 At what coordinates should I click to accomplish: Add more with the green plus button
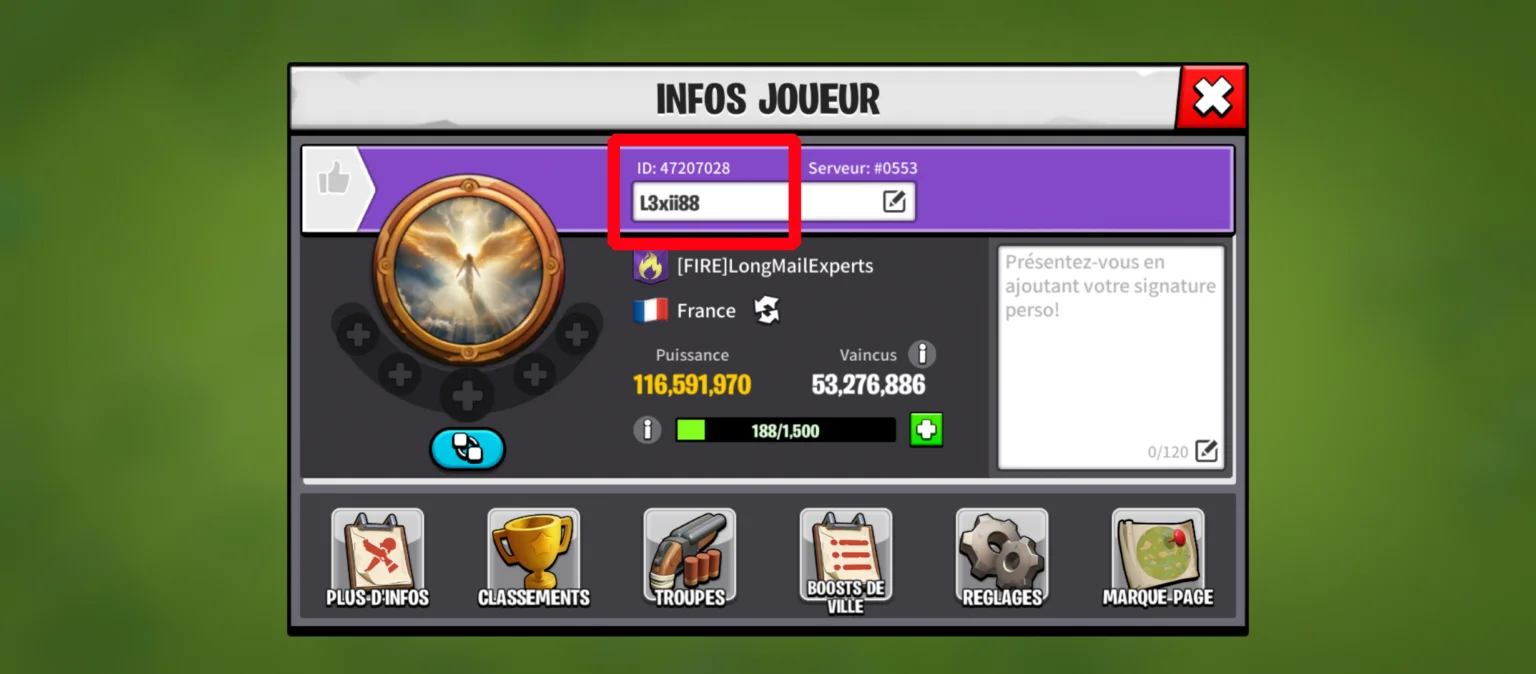point(926,430)
